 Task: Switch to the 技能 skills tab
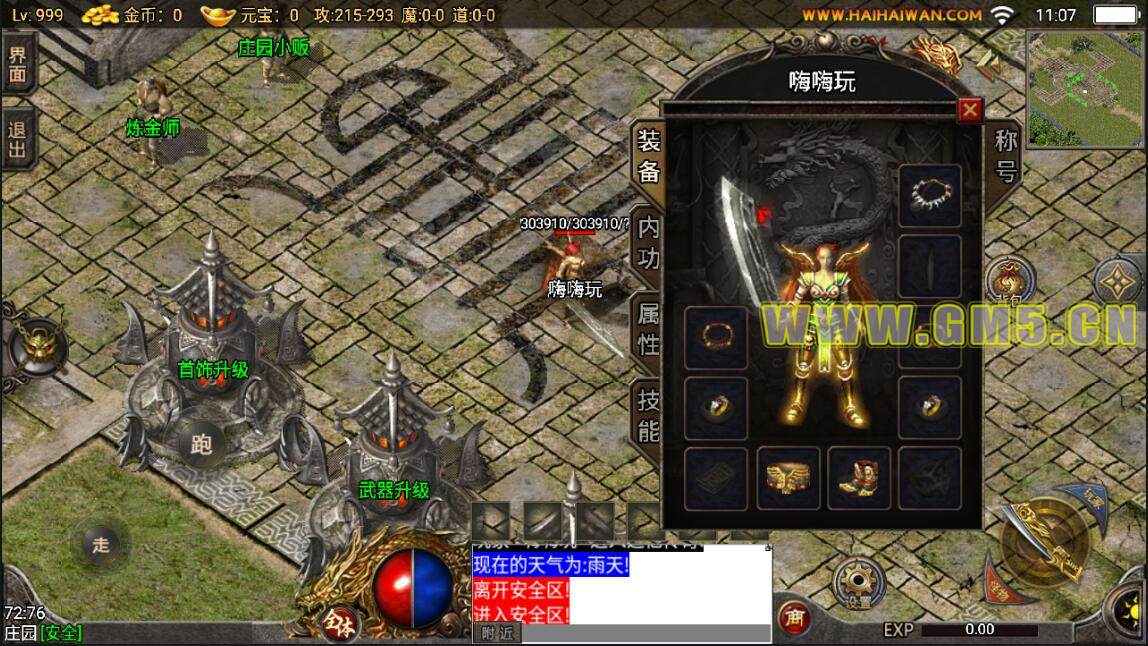tap(649, 416)
